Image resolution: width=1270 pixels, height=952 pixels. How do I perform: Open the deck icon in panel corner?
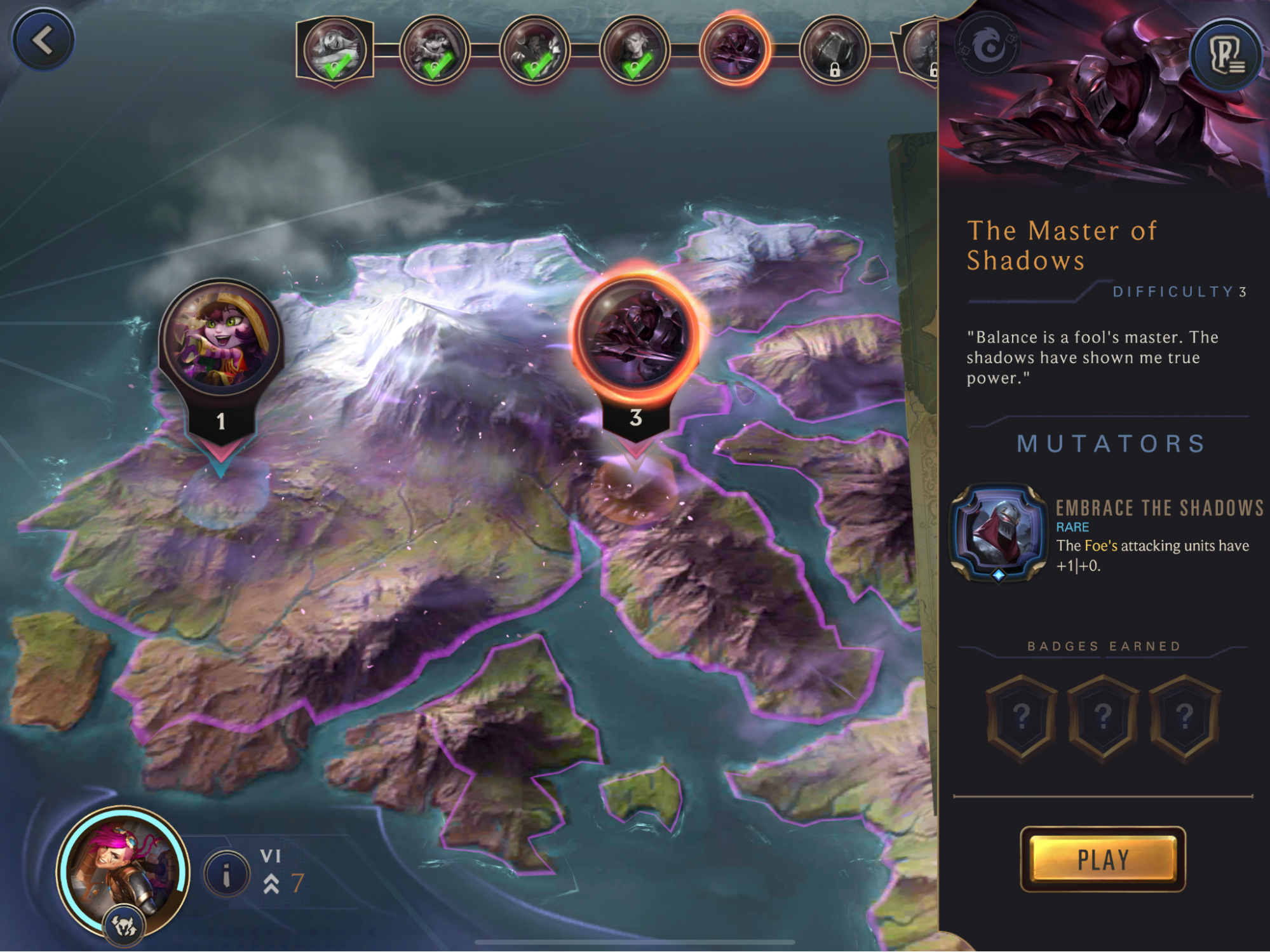[1226, 55]
